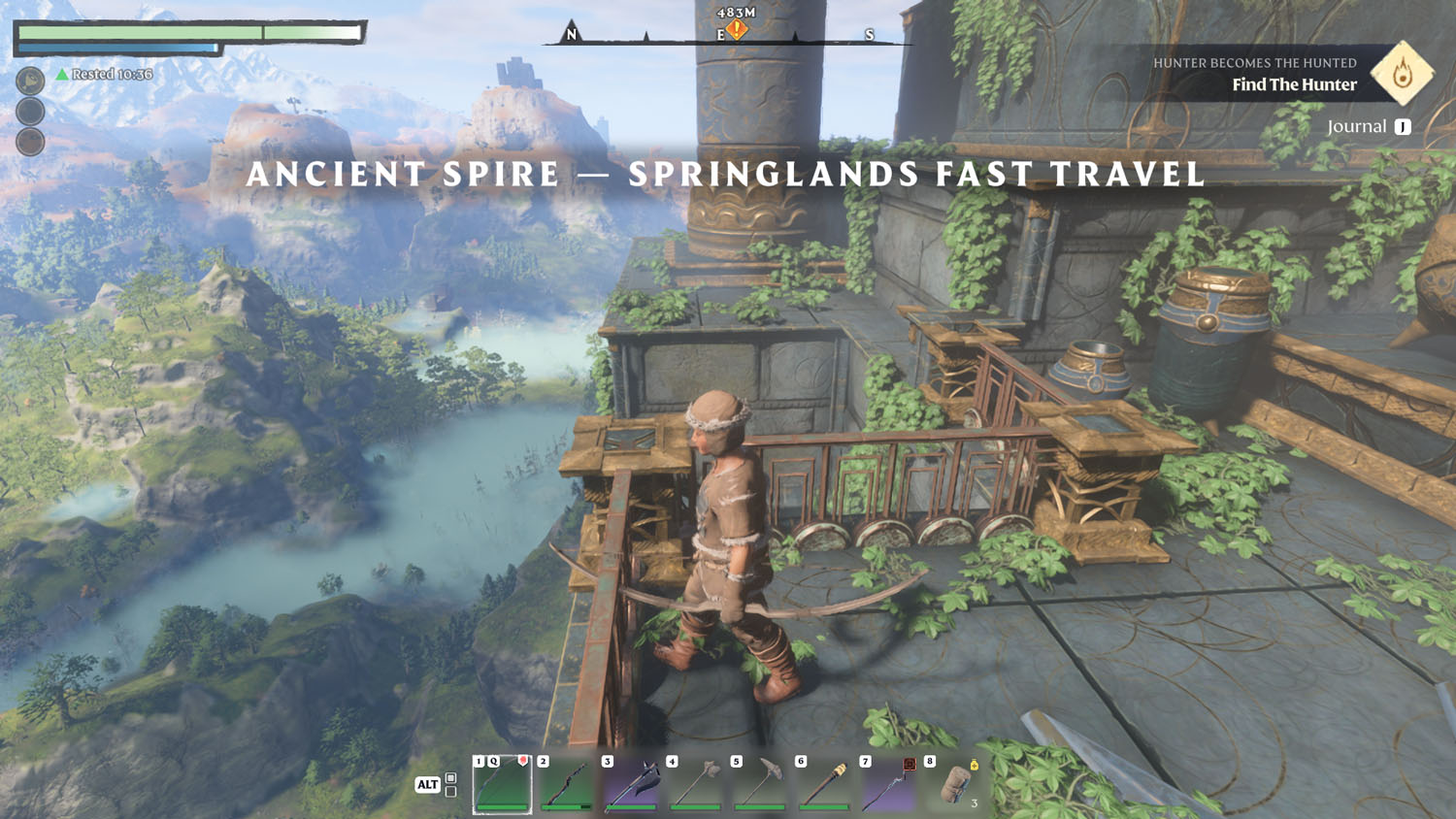Select the bow in hotbar slot 1
Screen dimensions: 1456x819
coord(502,784)
